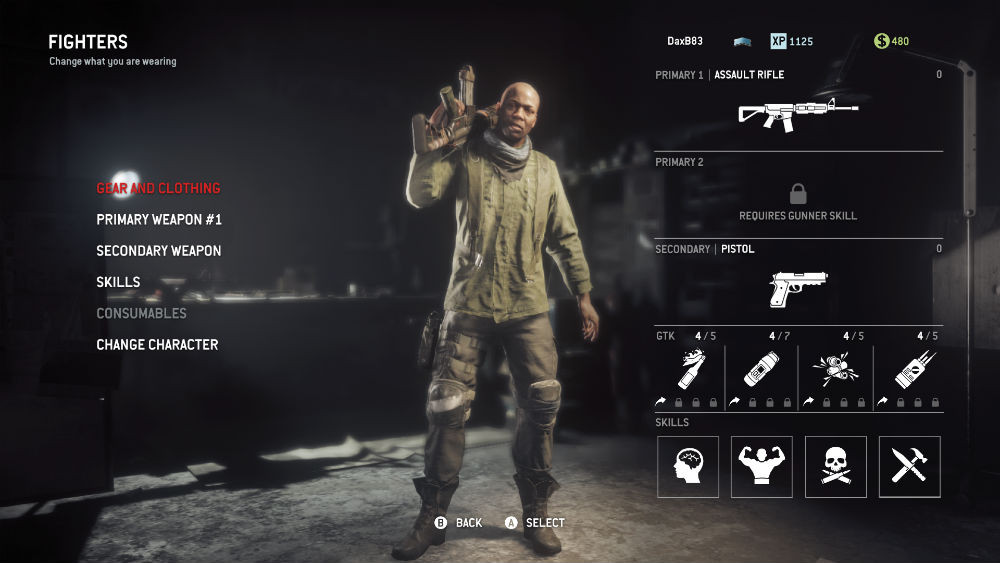Viewport: 1000px width, 563px height.
Task: Select the hacking device canister item
Action: tap(762, 370)
